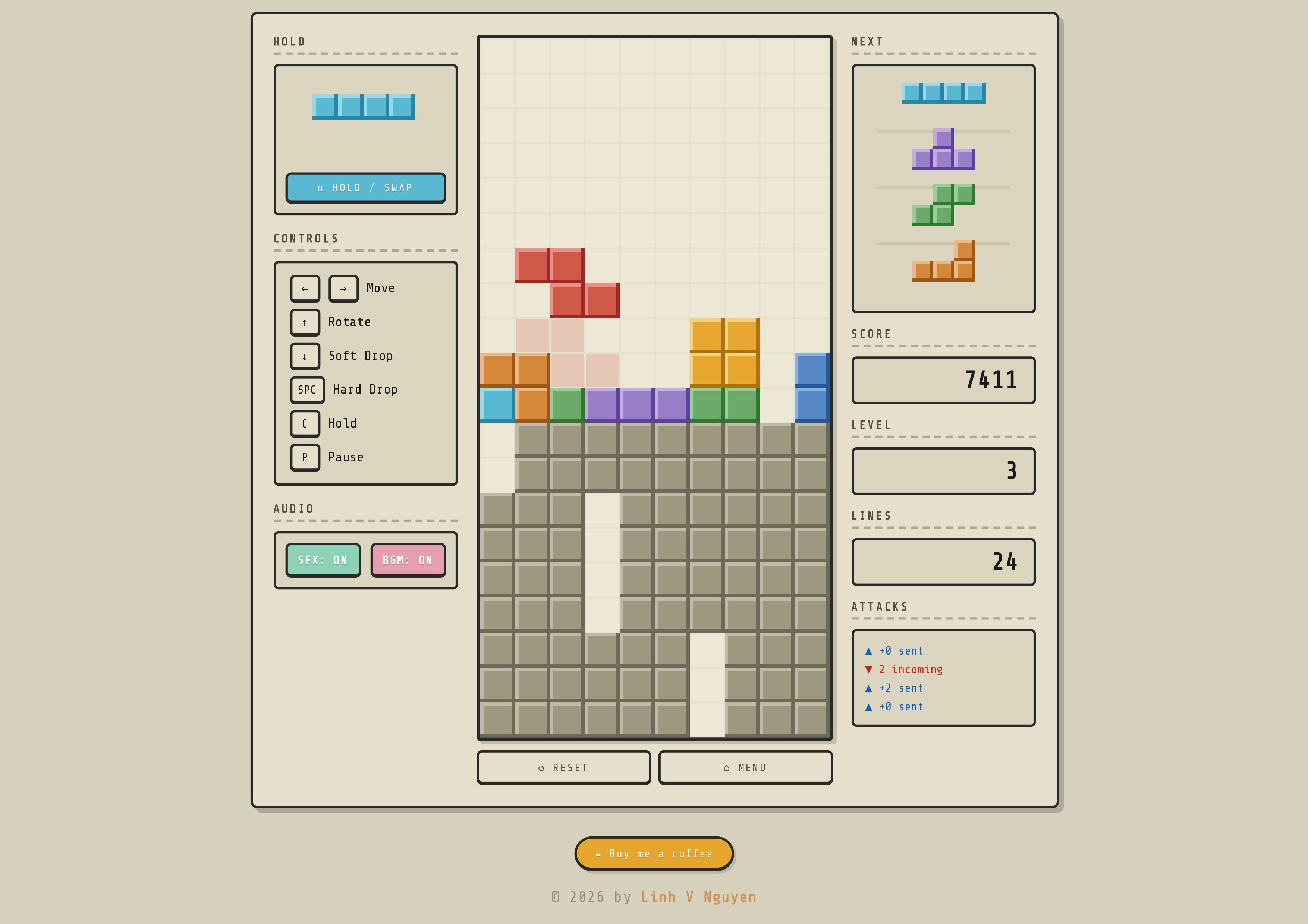This screenshot has height=924, width=1308.
Task: Click the right arrow Move key icon
Action: (x=343, y=288)
